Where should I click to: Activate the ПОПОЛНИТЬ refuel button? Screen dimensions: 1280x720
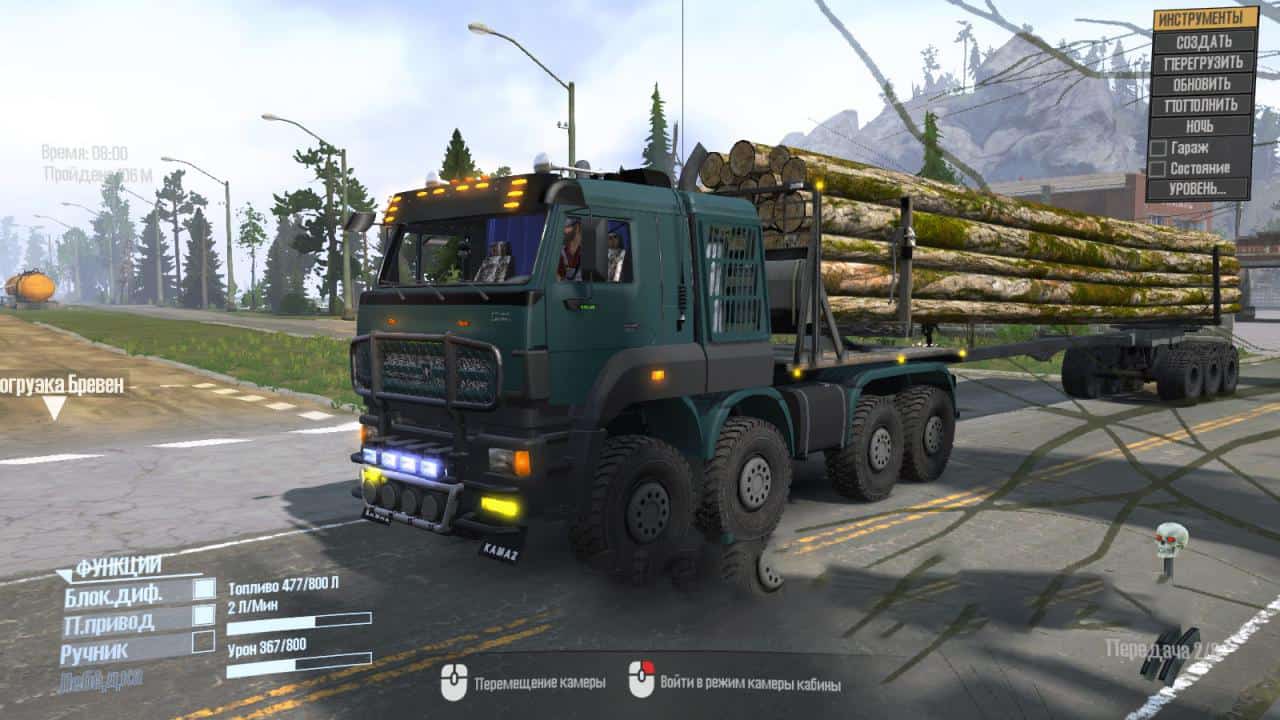(x=1203, y=105)
